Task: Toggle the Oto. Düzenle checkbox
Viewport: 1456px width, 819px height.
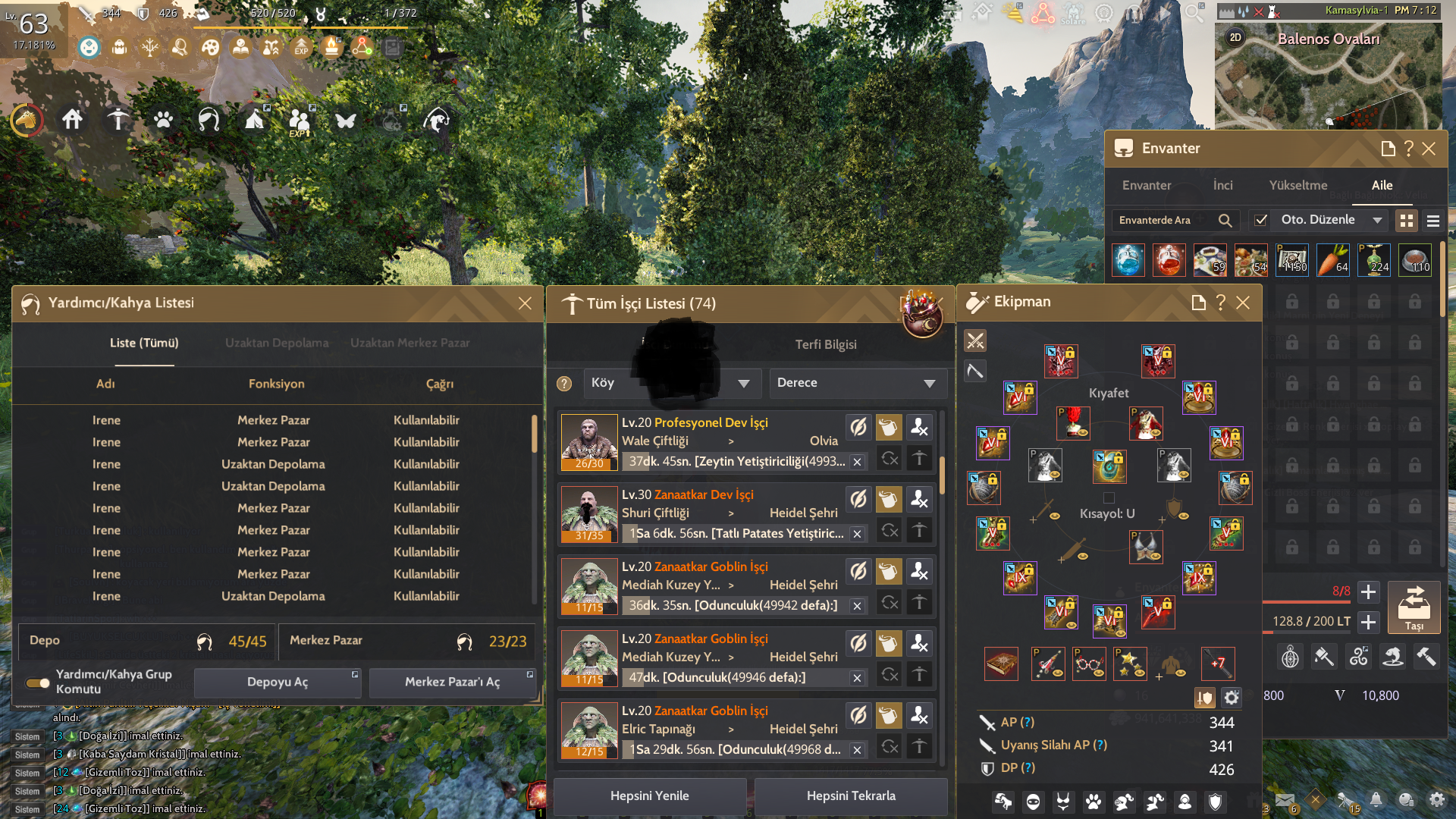Action: point(1261,220)
